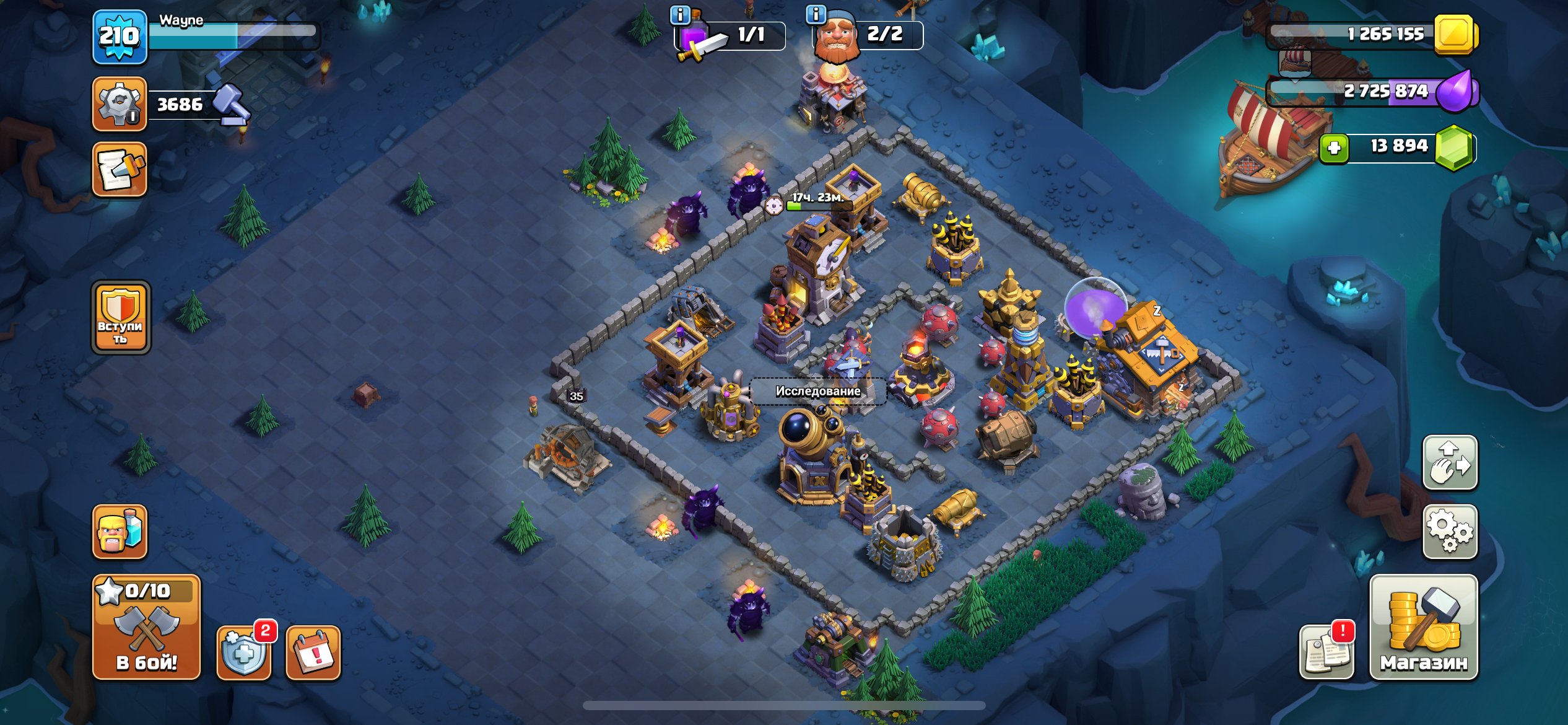Open the news report icon
Viewport: 1568px width, 725px height.
pyautogui.click(x=1326, y=651)
